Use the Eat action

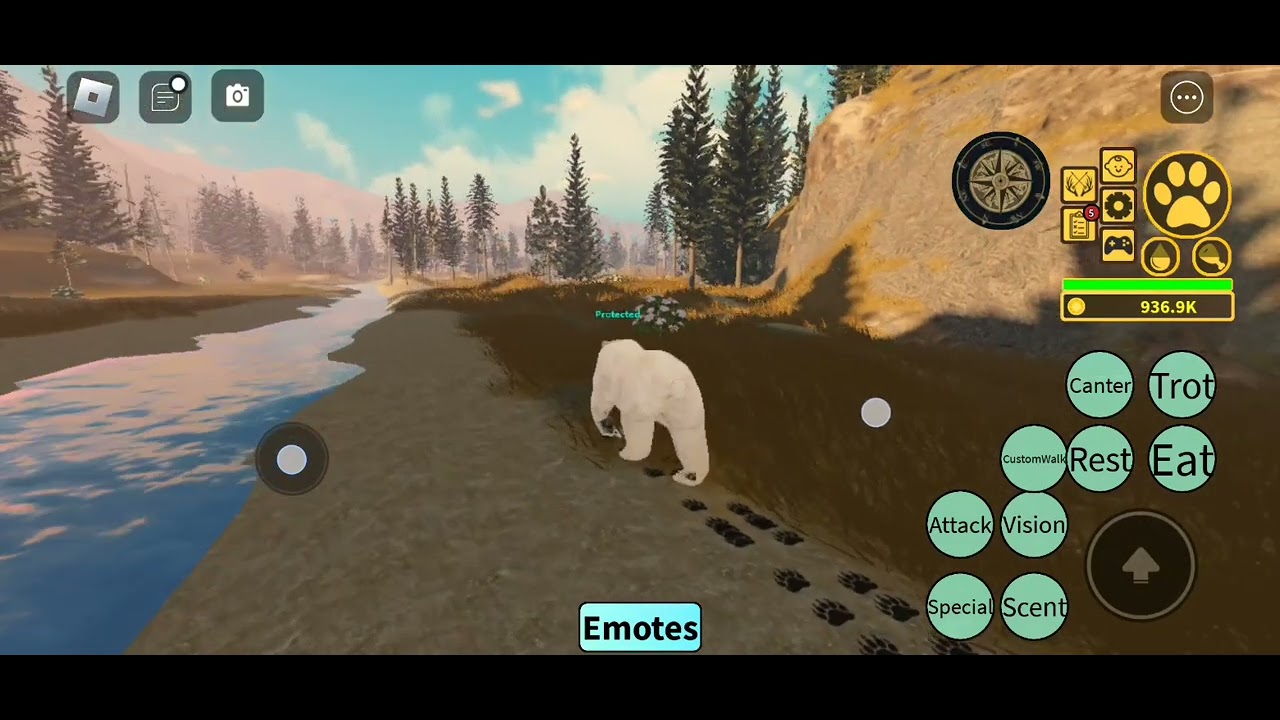(x=1182, y=459)
